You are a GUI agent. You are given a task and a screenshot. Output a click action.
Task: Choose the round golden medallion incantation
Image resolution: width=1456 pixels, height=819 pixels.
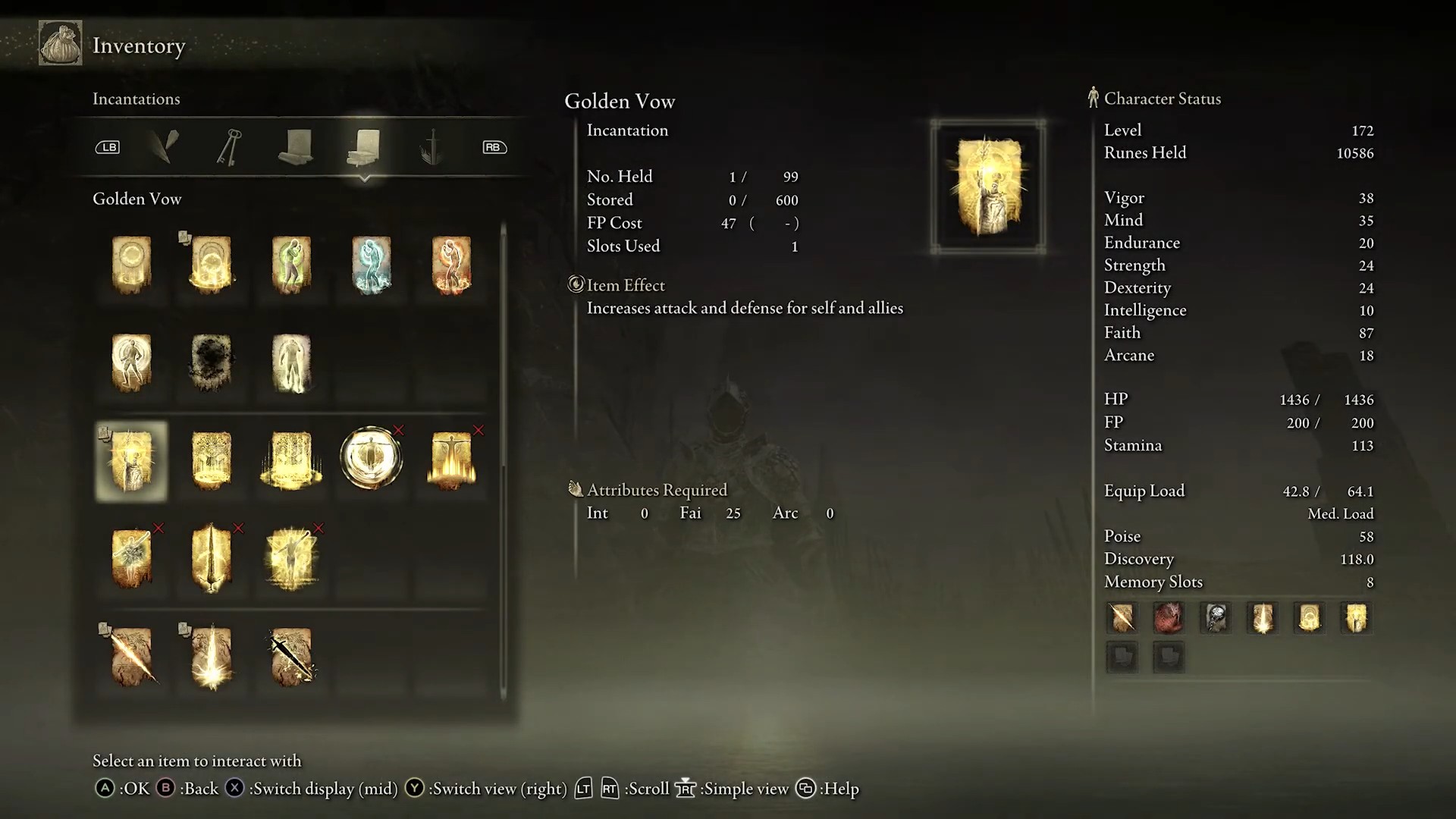click(x=371, y=458)
